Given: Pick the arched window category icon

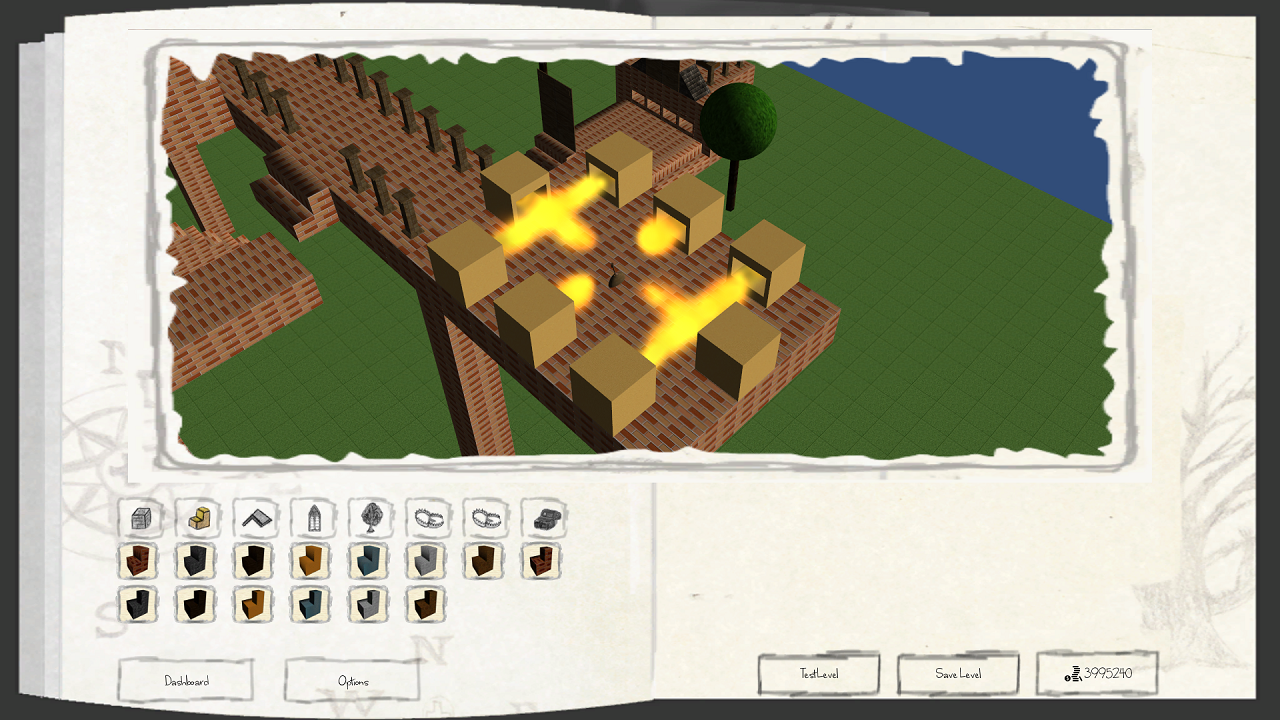Looking at the screenshot, I should point(313,518).
